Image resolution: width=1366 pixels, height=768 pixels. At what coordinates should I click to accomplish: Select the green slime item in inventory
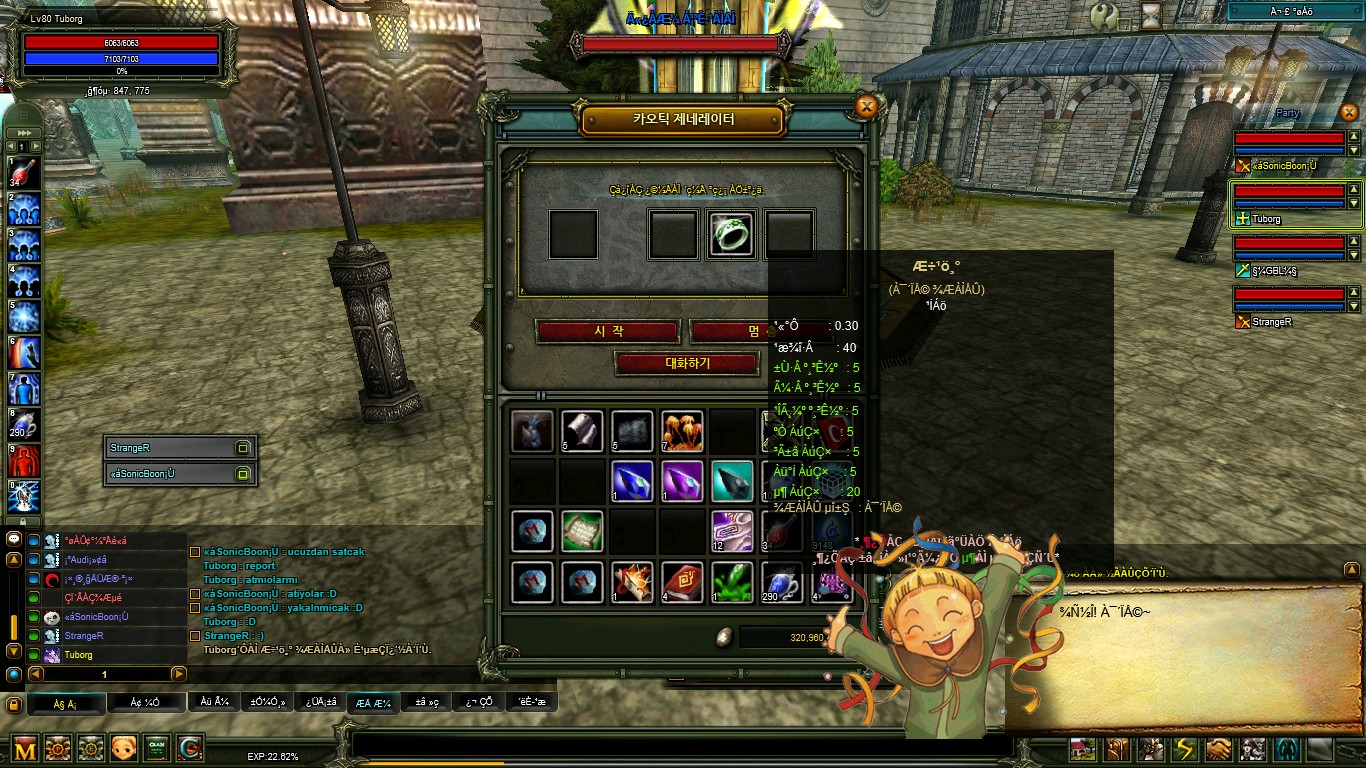tap(732, 582)
